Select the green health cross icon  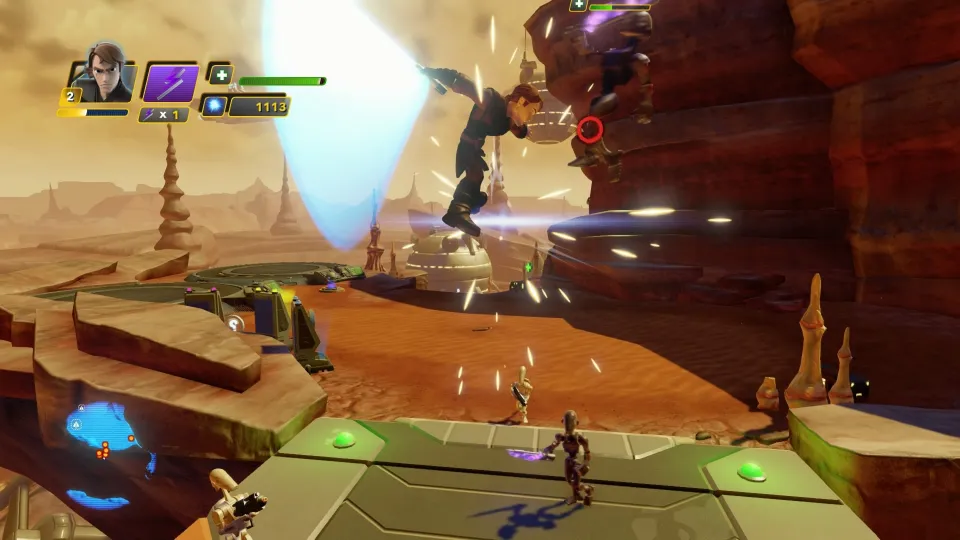[221, 74]
